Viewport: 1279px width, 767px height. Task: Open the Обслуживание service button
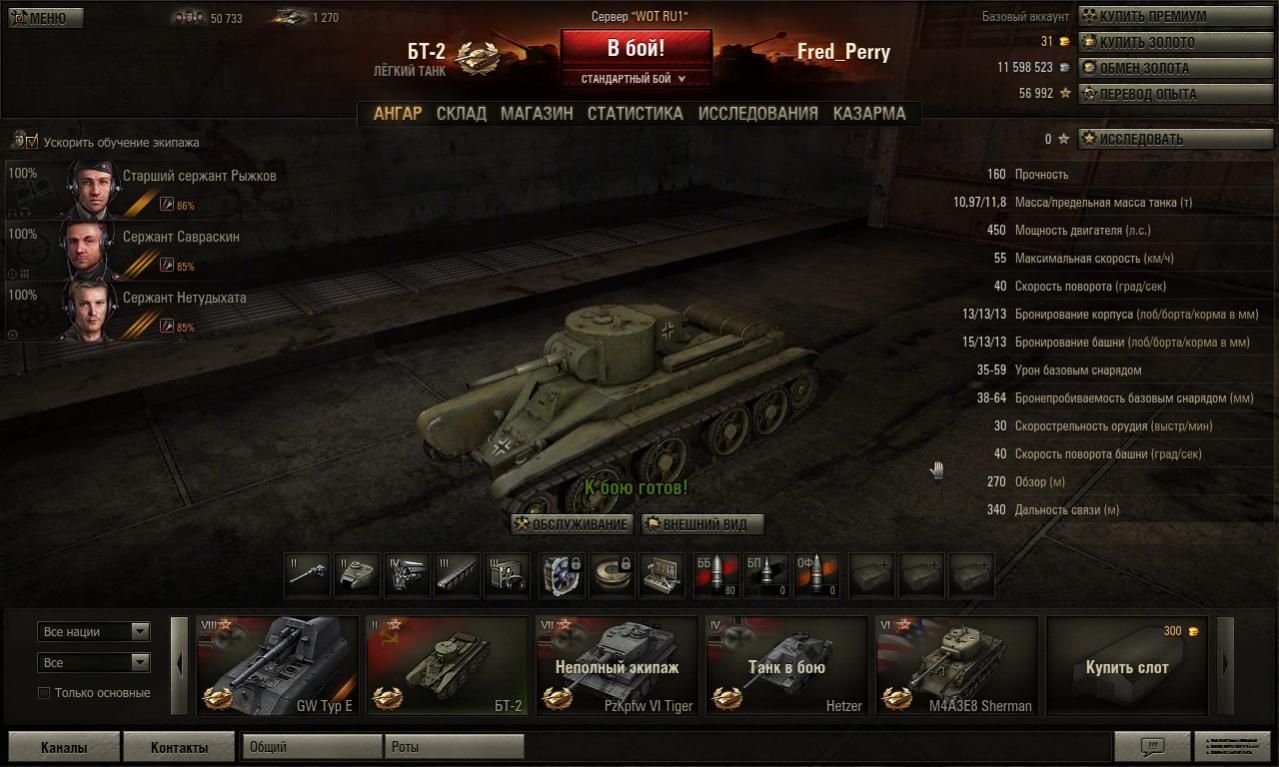[571, 524]
